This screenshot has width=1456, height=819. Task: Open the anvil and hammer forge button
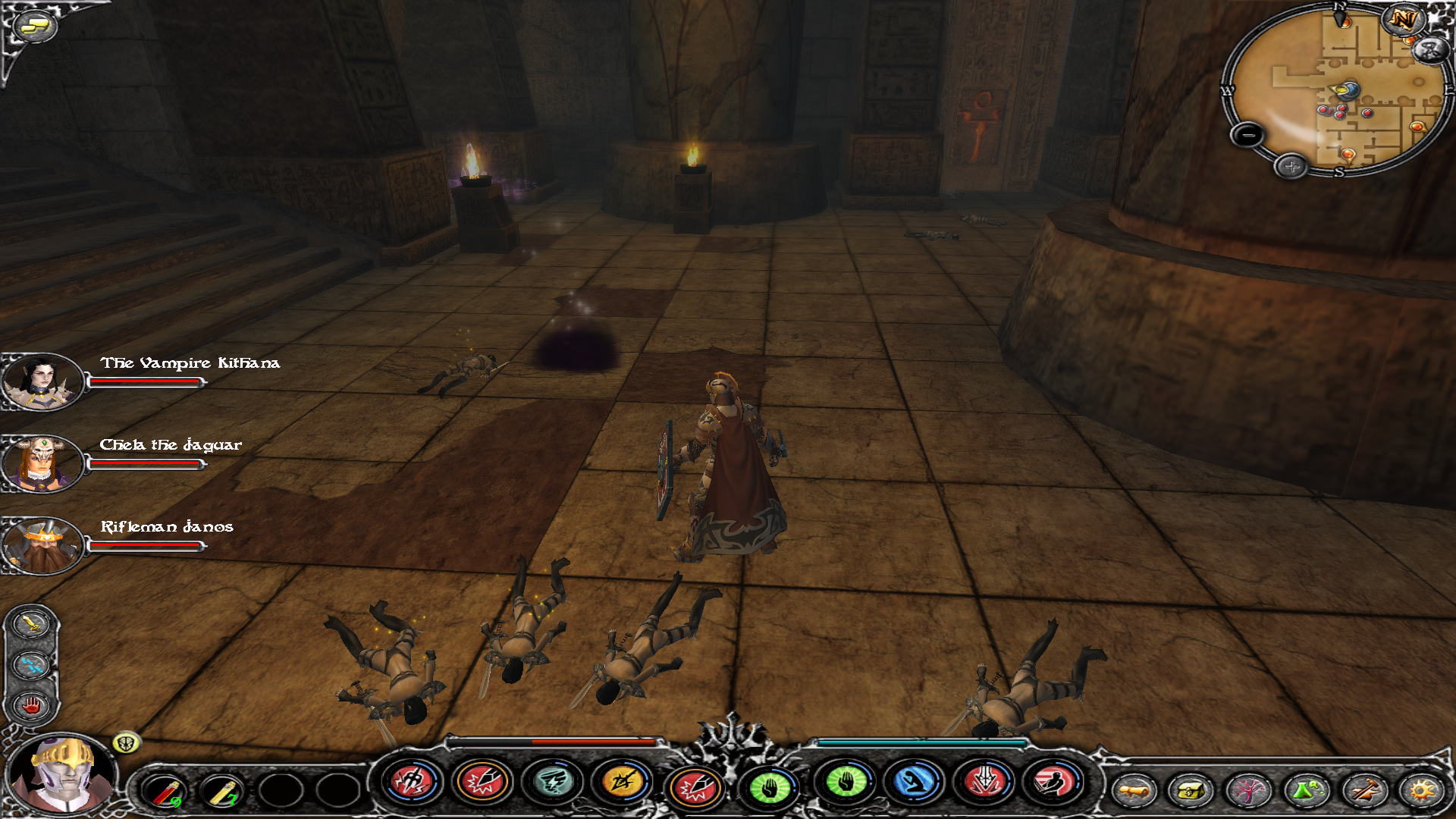(x=1363, y=791)
